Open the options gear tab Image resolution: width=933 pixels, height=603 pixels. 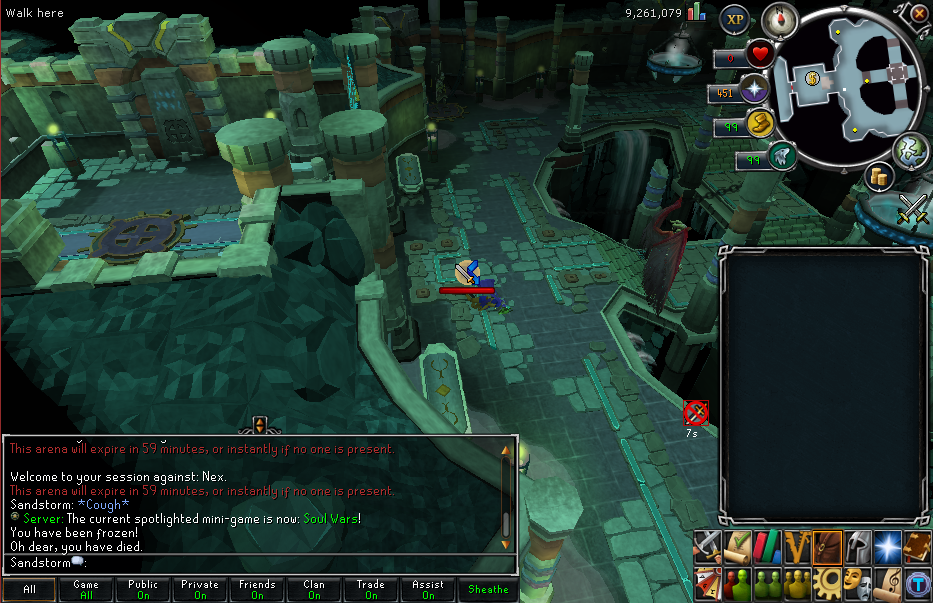click(826, 581)
